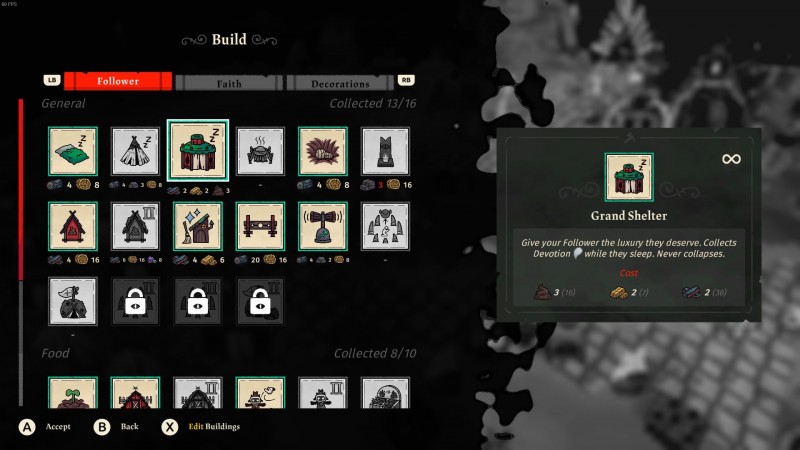Choose the flagged hut building tile
Screen dimensions: 800x450
(73, 301)
